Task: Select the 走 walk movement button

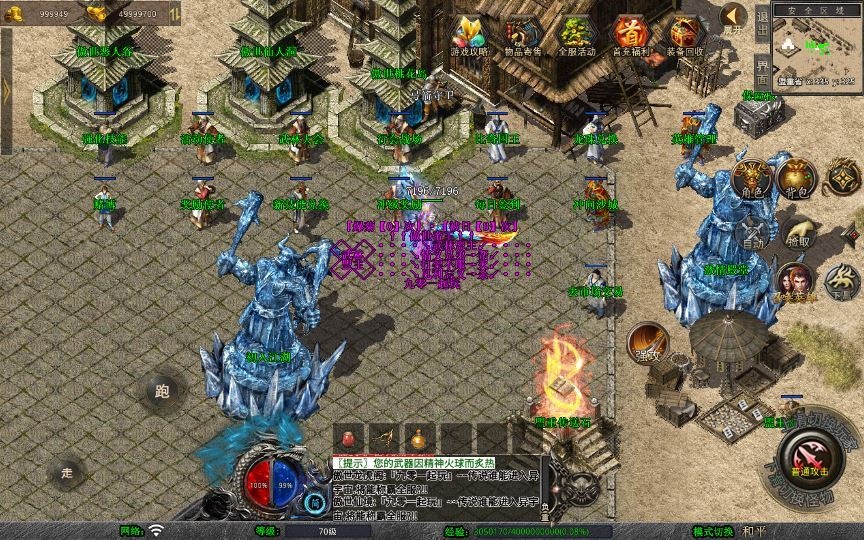Action: click(68, 471)
